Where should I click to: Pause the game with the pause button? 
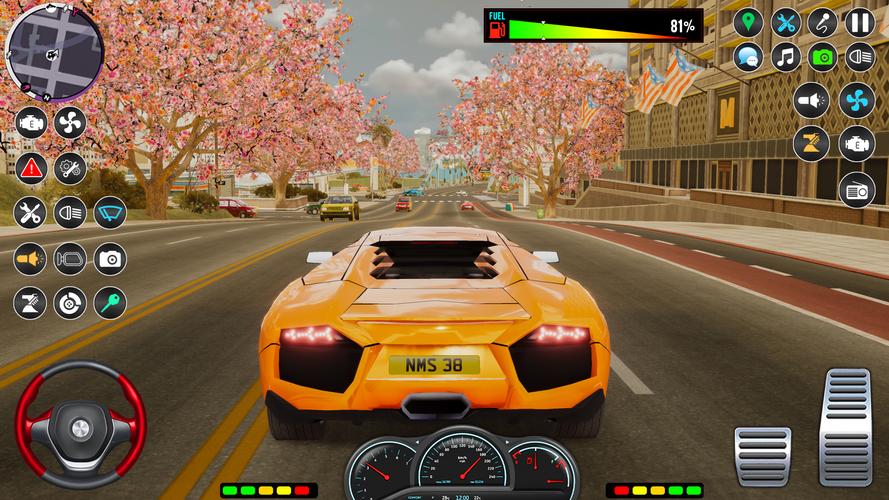[x=860, y=22]
